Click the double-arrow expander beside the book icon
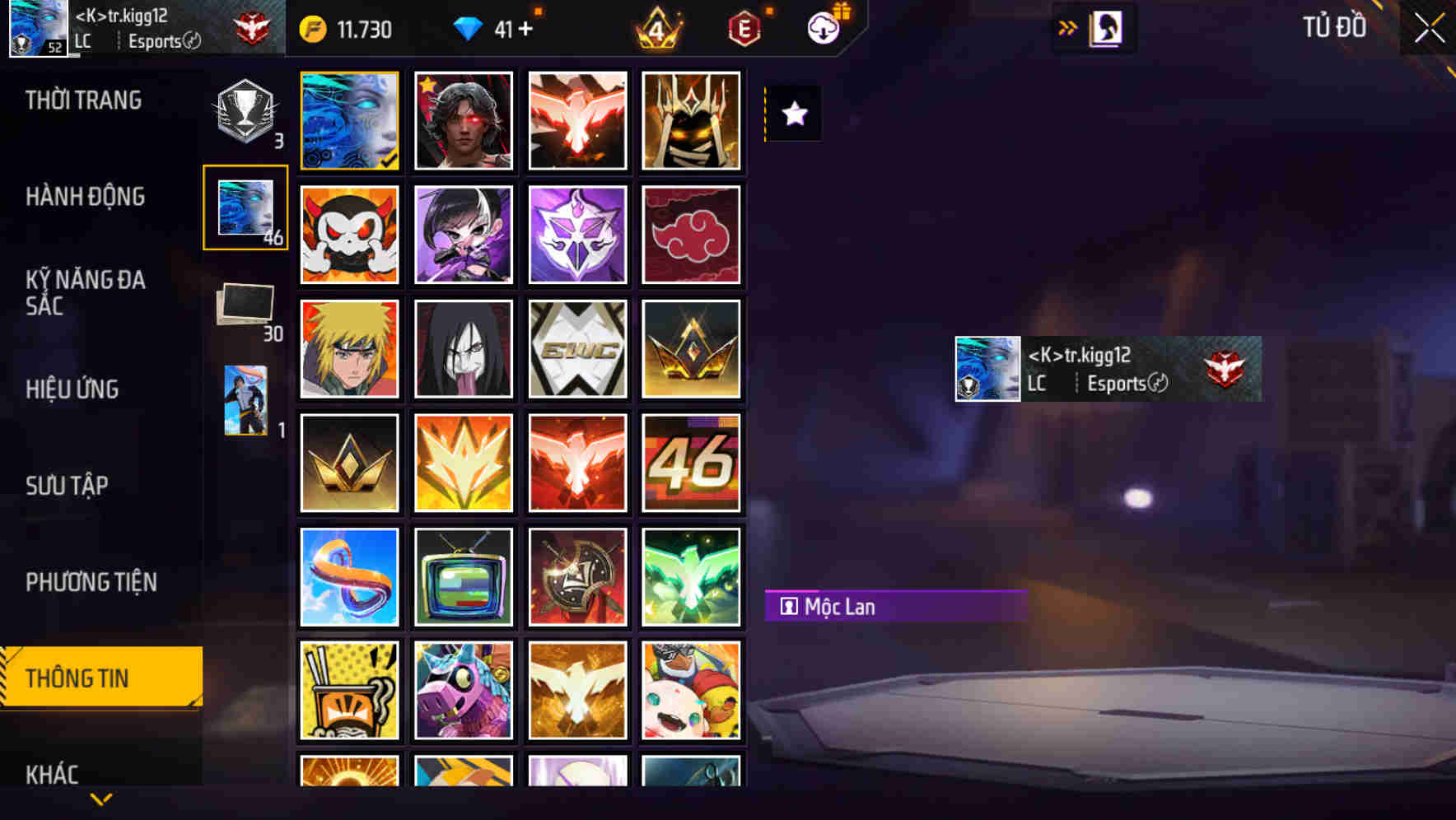This screenshot has height=820, width=1456. click(x=1067, y=27)
